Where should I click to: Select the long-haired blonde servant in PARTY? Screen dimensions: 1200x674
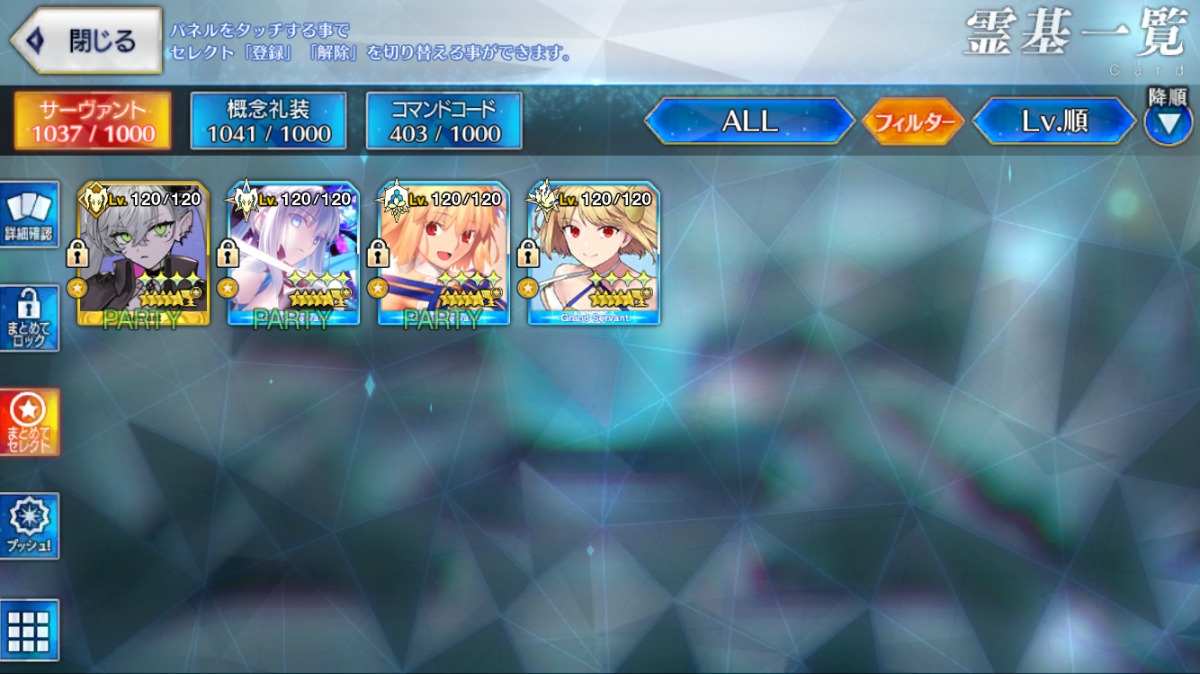coord(444,254)
